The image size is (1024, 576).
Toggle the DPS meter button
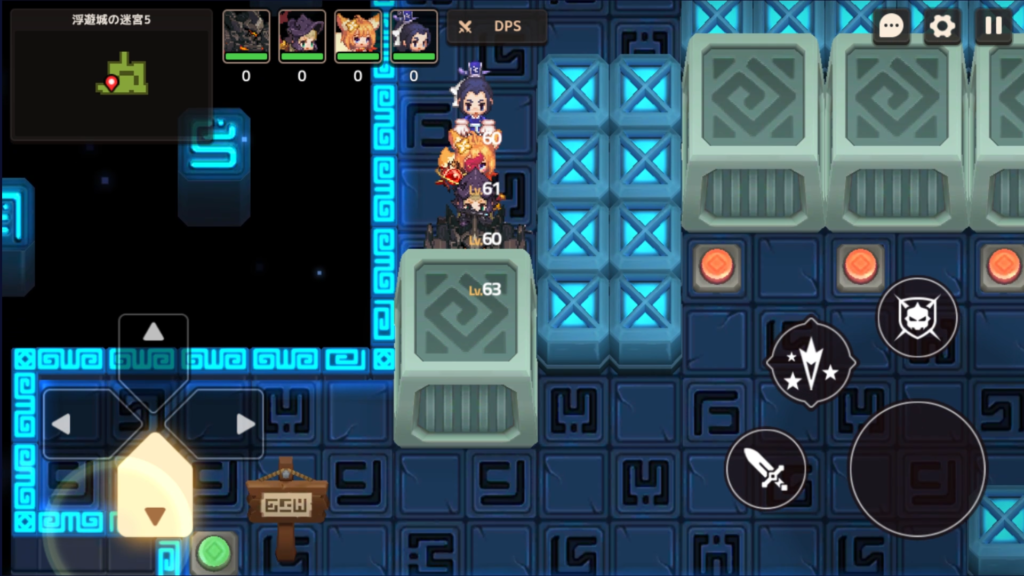(x=497, y=27)
